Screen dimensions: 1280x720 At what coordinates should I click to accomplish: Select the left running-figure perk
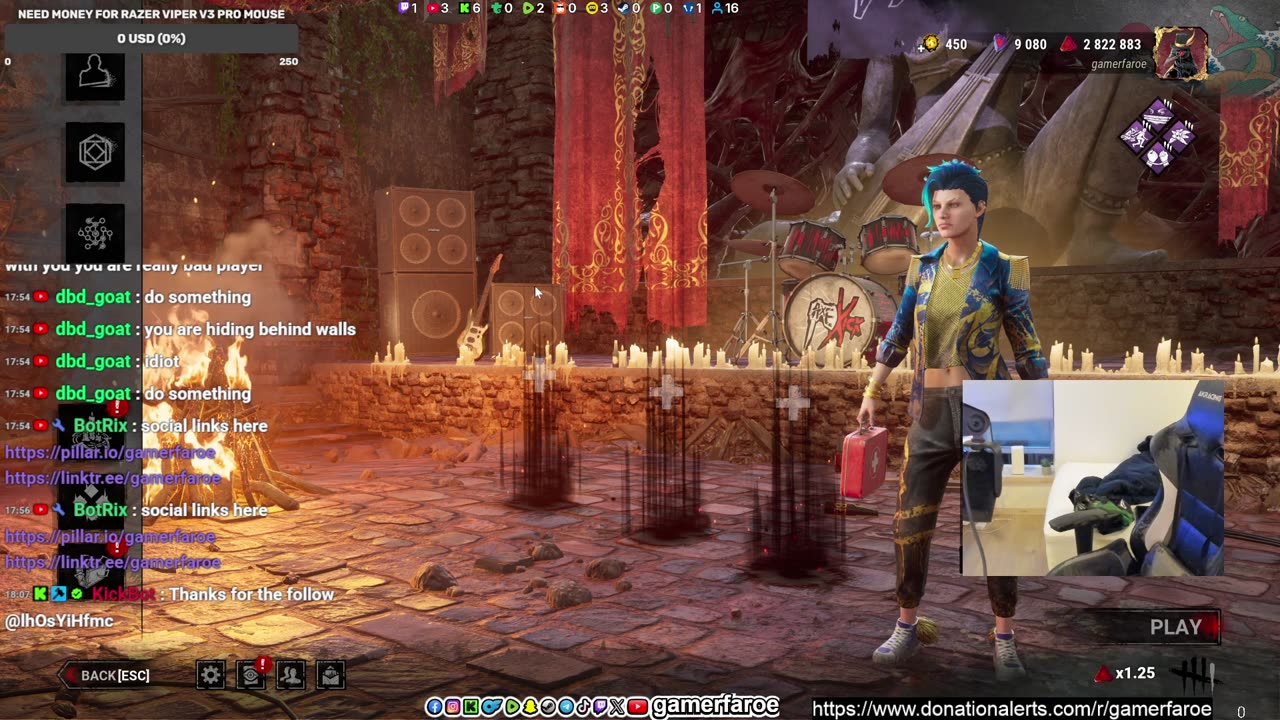1136,136
